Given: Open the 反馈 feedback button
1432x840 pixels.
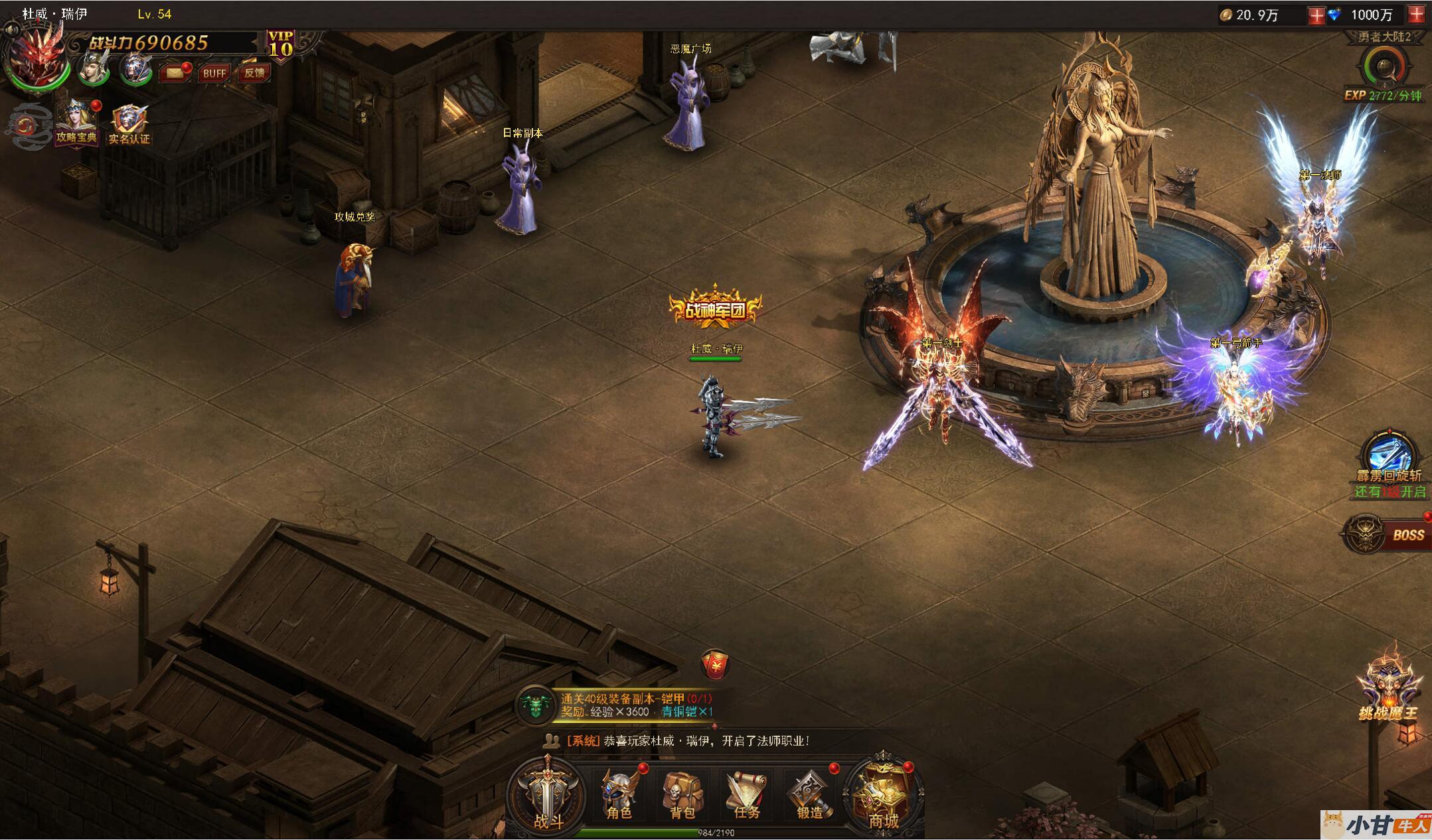Looking at the screenshot, I should click(x=254, y=73).
